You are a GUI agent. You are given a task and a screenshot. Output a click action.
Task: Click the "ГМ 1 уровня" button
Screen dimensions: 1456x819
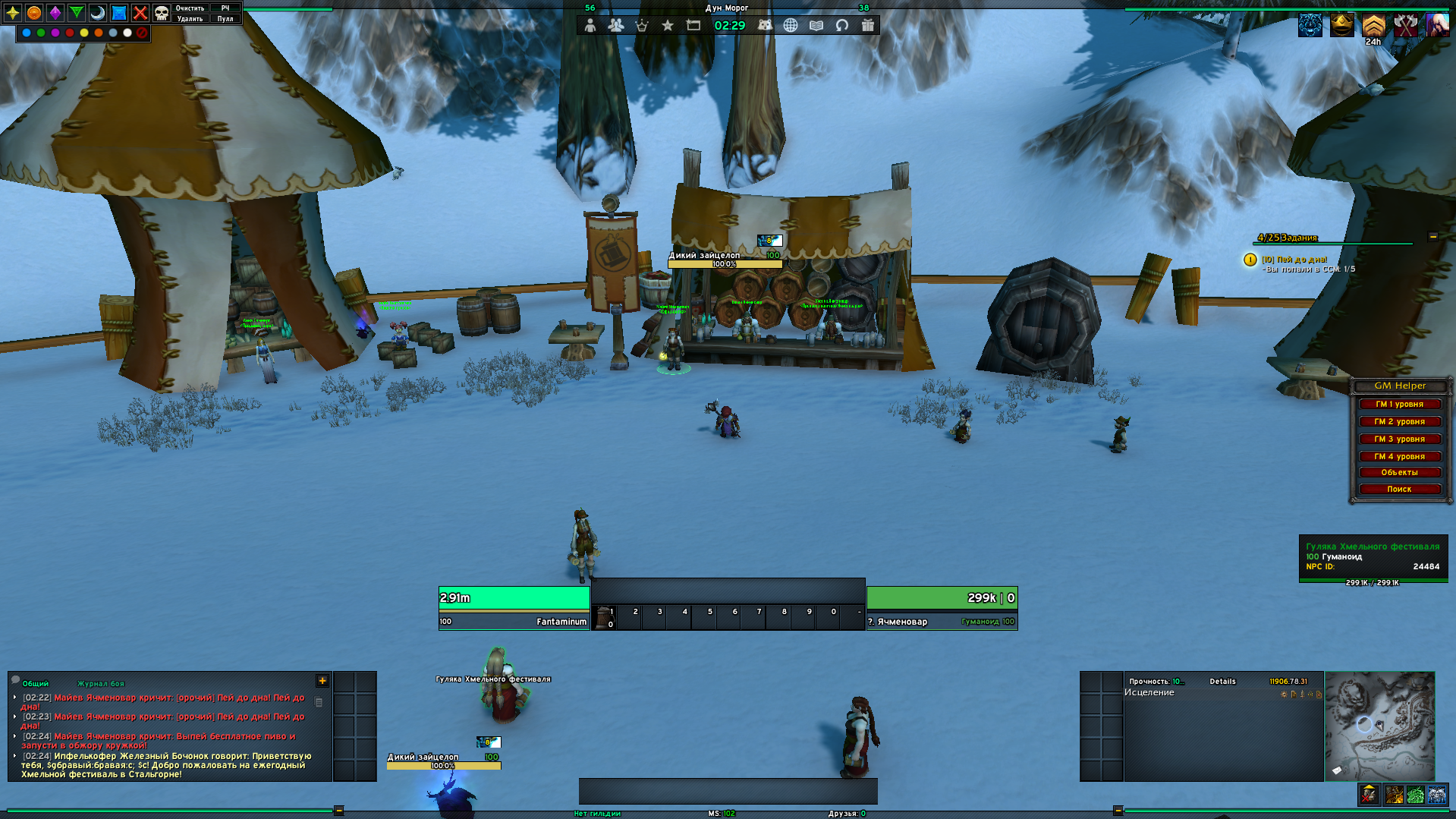coord(1399,405)
